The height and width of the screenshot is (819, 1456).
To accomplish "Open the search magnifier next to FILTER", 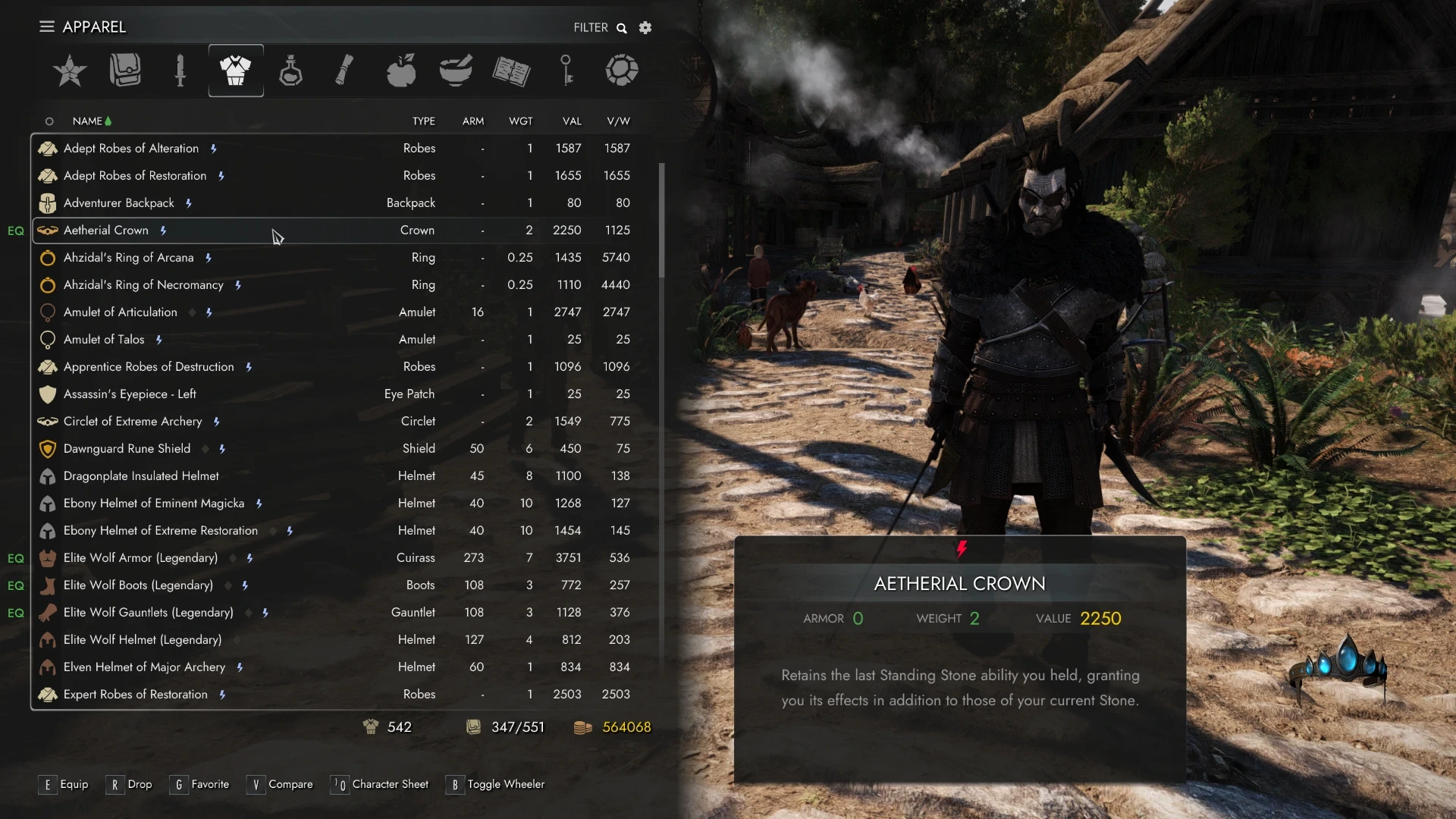I will (621, 27).
